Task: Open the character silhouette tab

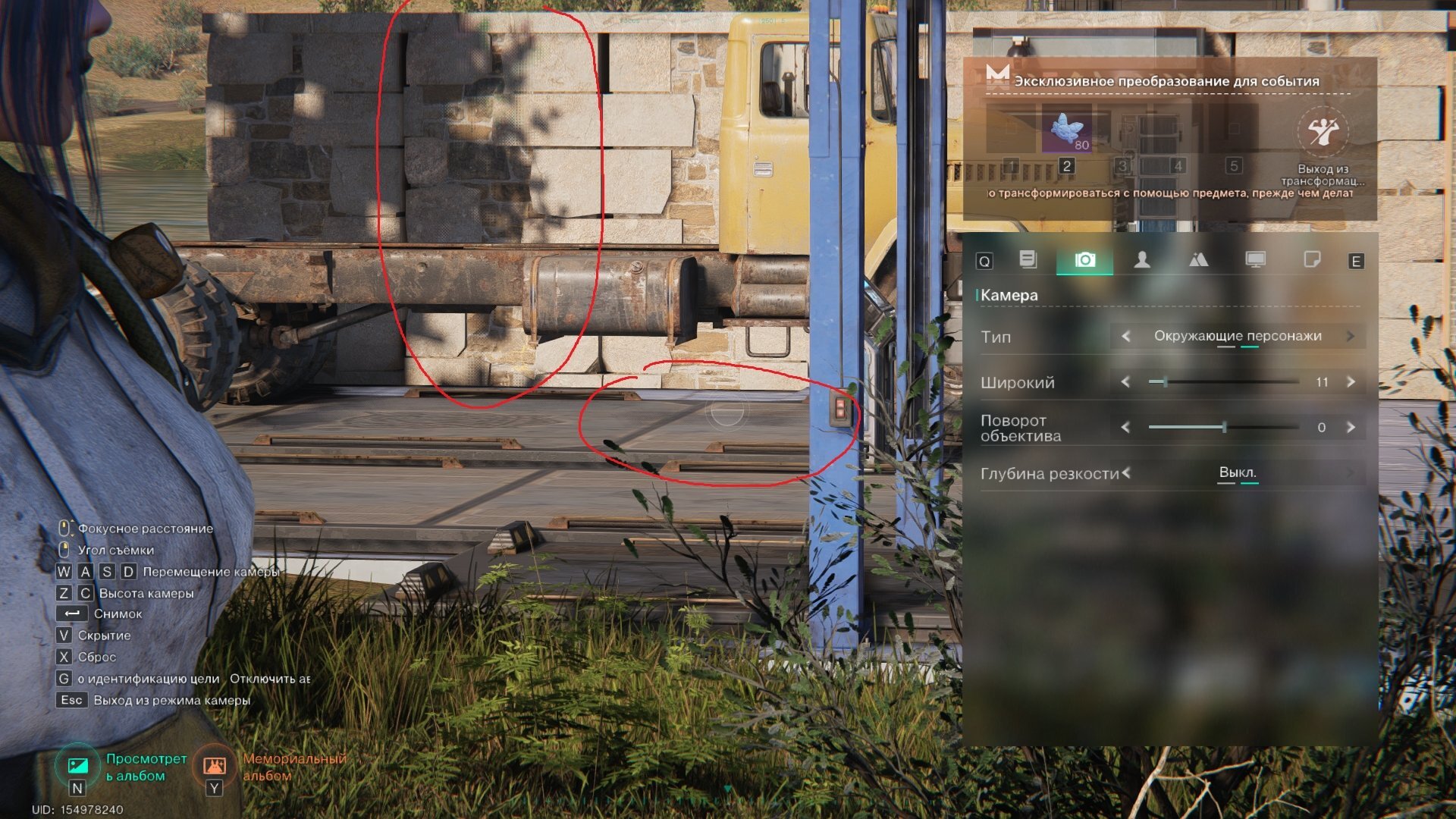Action: [1141, 260]
